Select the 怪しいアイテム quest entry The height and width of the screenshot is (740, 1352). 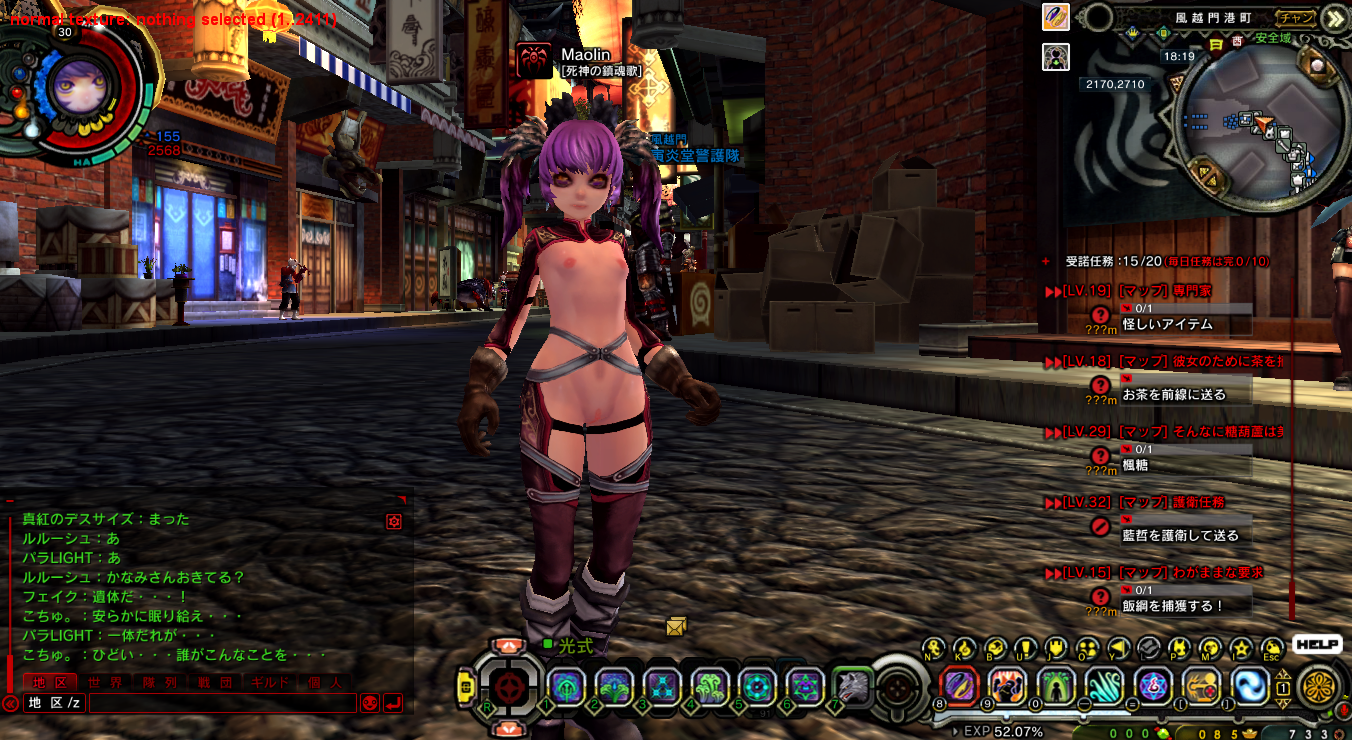click(1168, 324)
